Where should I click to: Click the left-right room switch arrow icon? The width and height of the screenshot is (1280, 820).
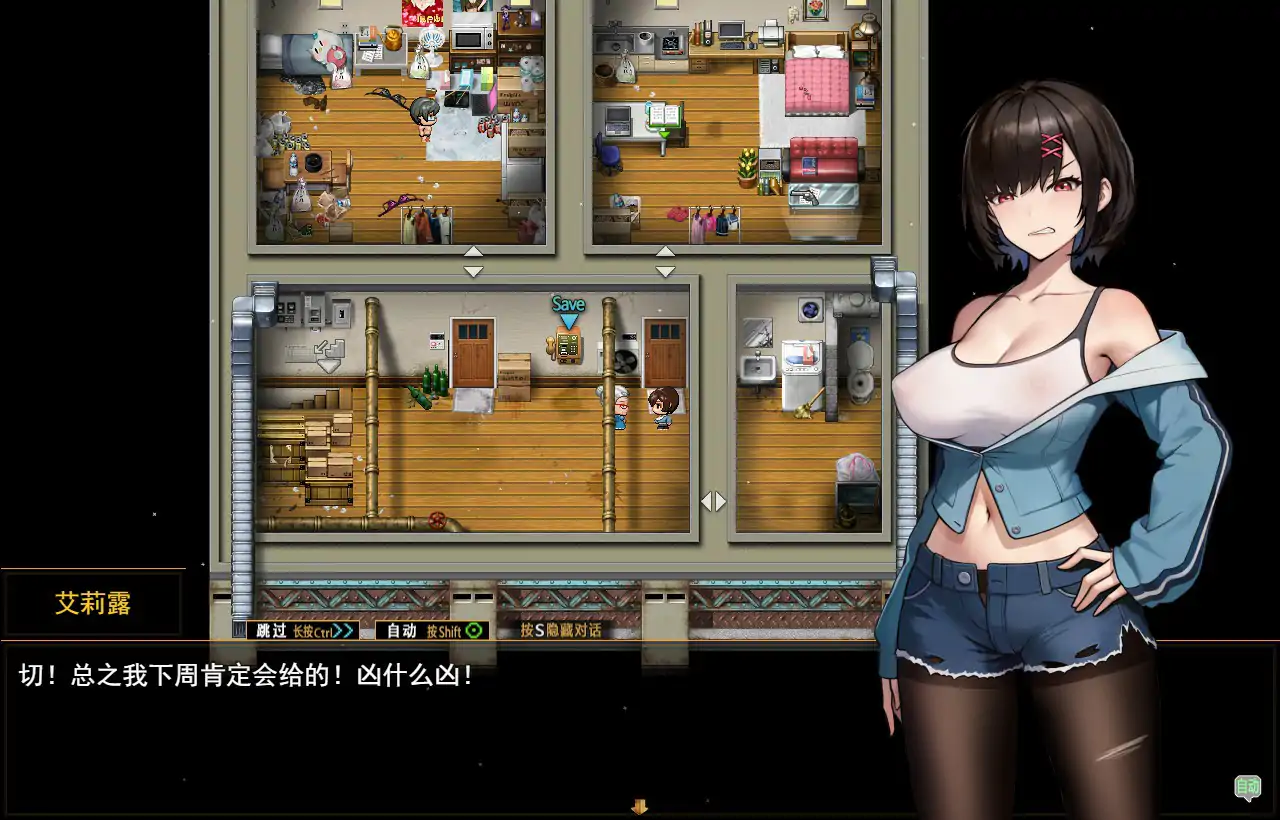point(714,501)
